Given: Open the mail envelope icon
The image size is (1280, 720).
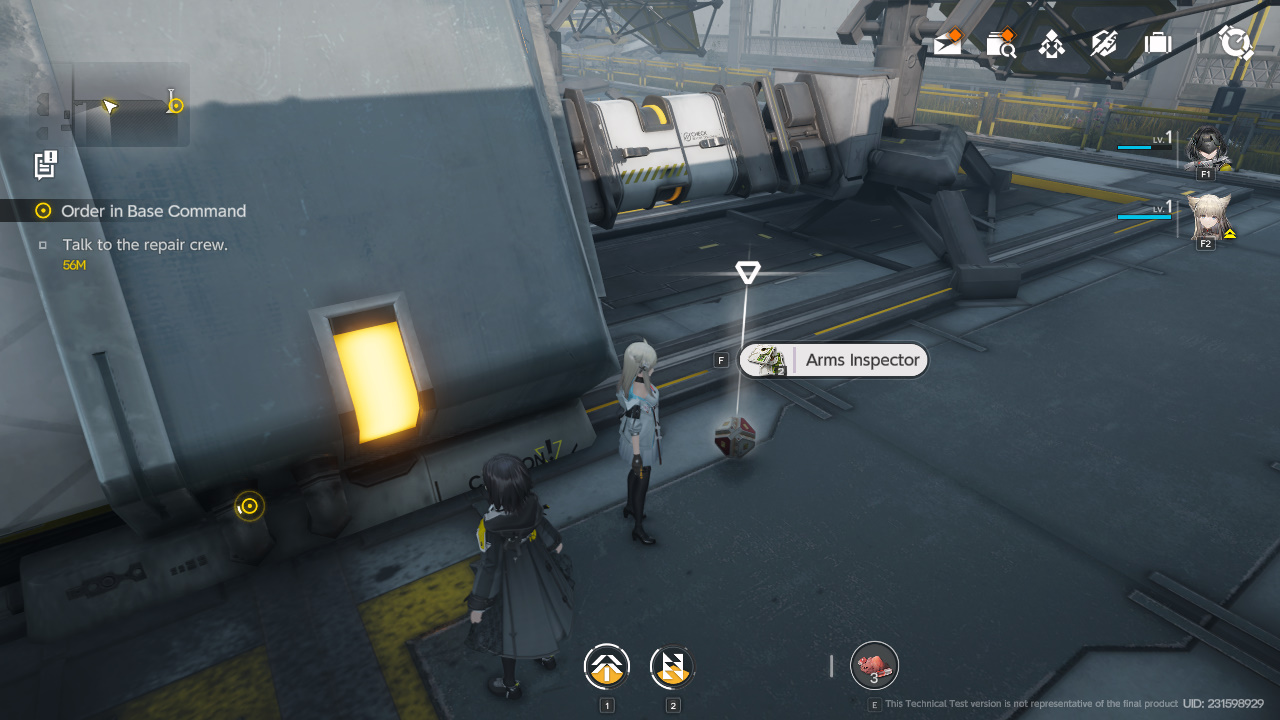Looking at the screenshot, I should (x=947, y=43).
